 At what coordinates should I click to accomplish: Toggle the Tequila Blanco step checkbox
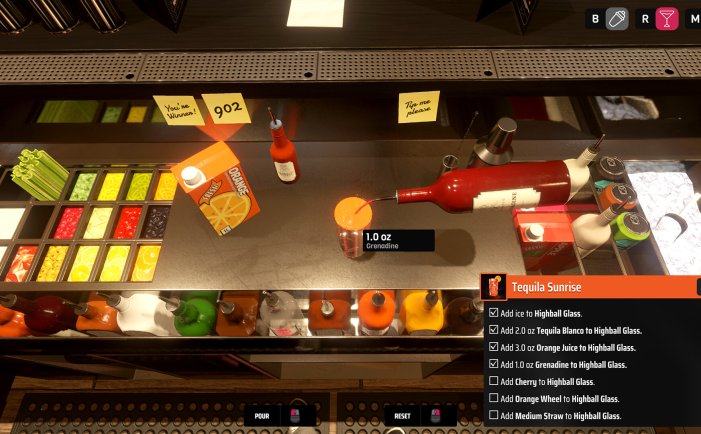point(493,330)
